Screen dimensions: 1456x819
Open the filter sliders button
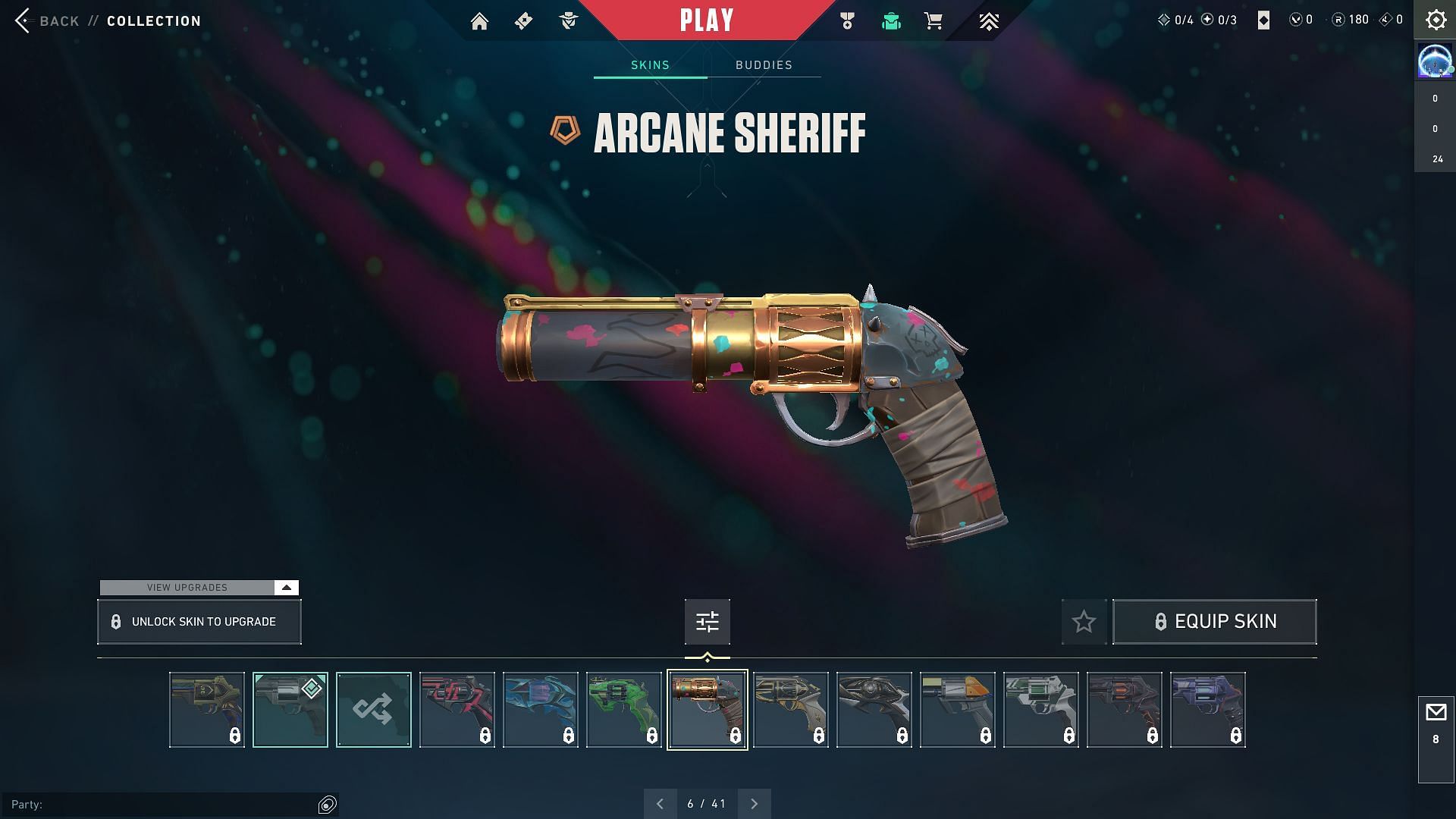707,622
